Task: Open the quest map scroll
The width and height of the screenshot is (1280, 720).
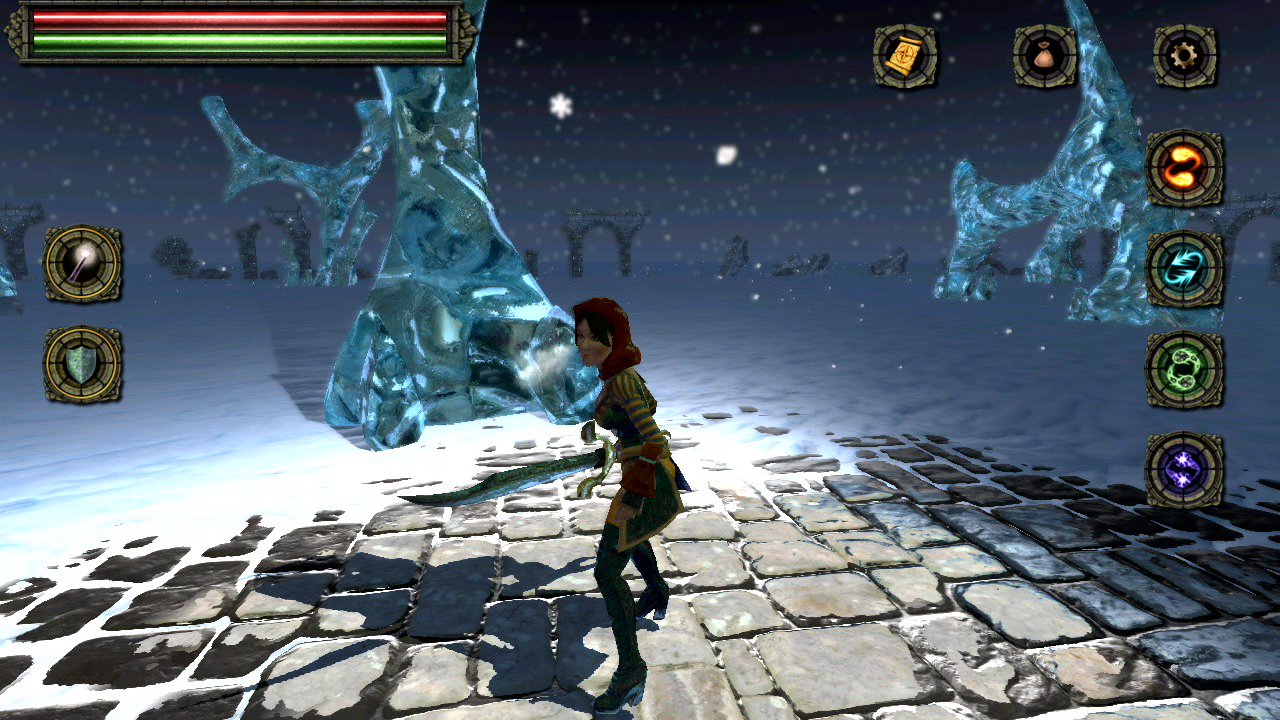Action: click(903, 55)
